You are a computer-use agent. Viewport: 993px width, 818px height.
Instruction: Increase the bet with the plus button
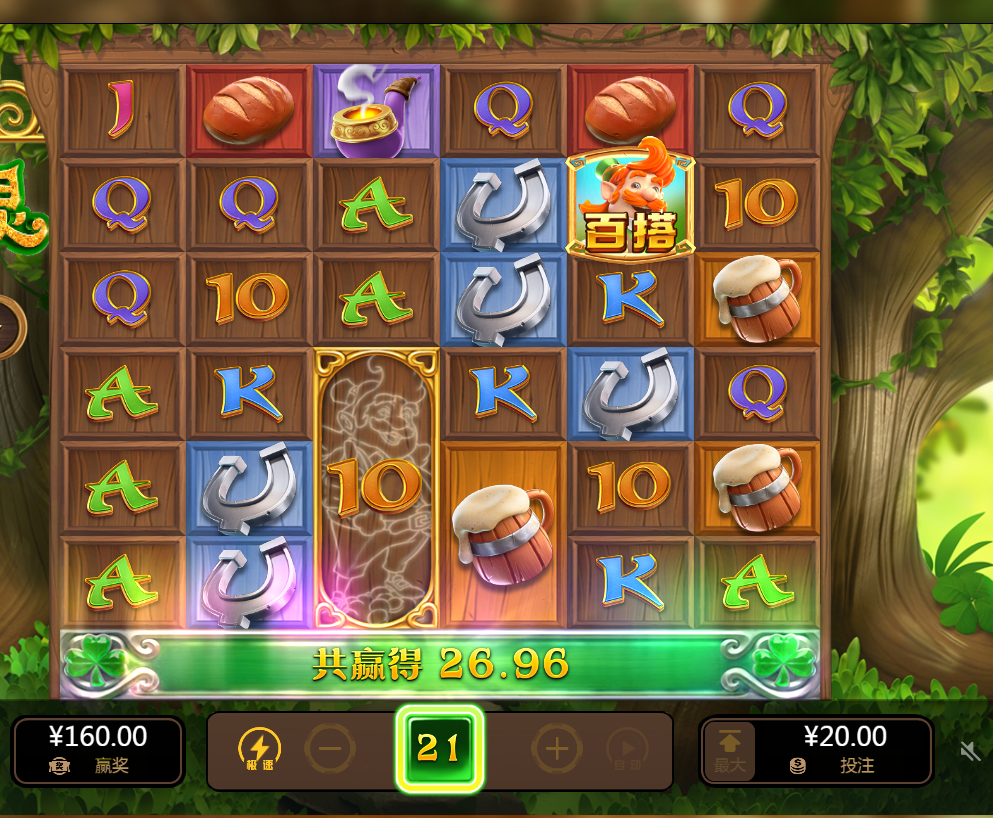pos(556,748)
